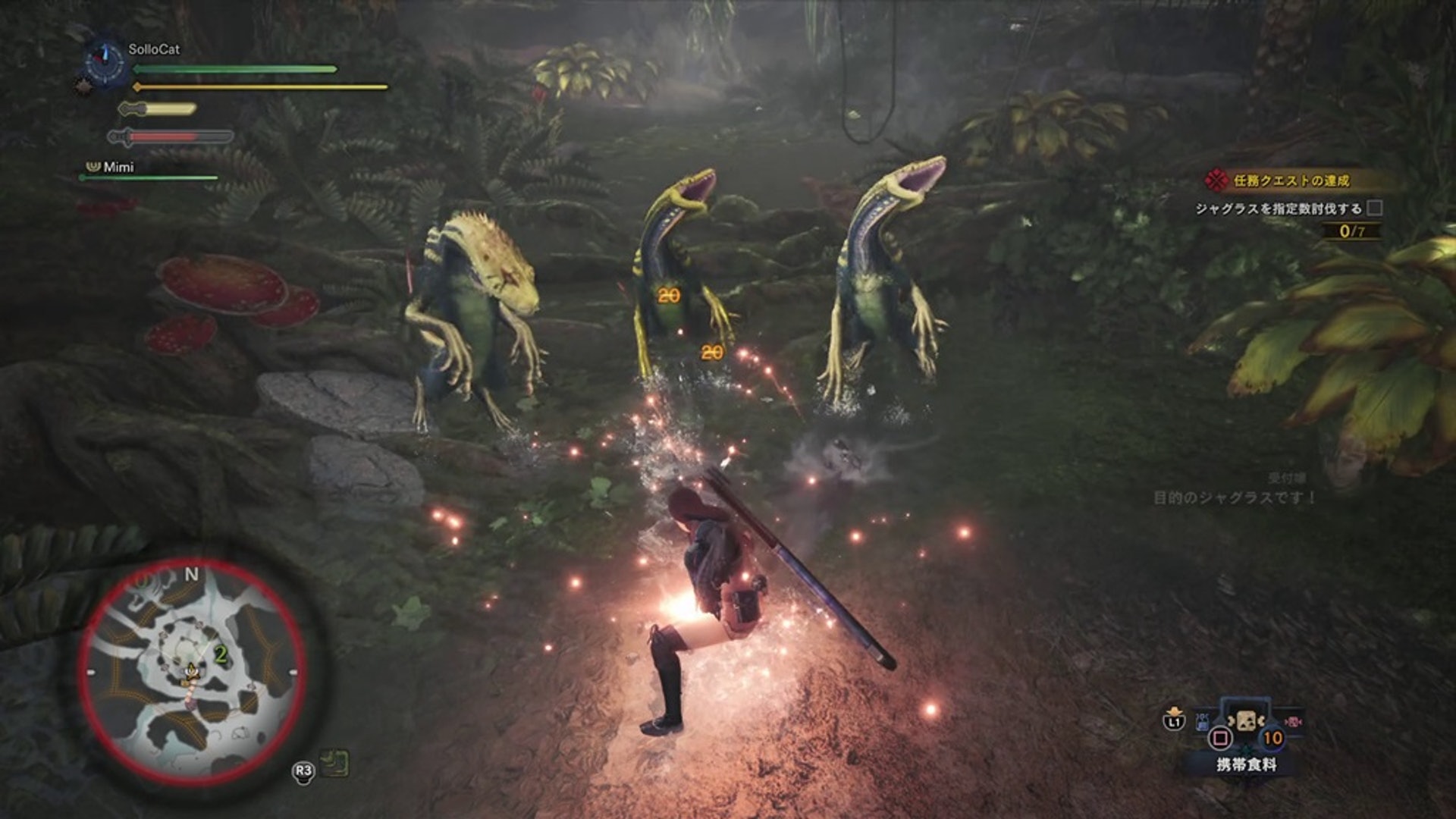Click the green map icon beside the minimap
This screenshot has height=819, width=1456.
click(334, 762)
